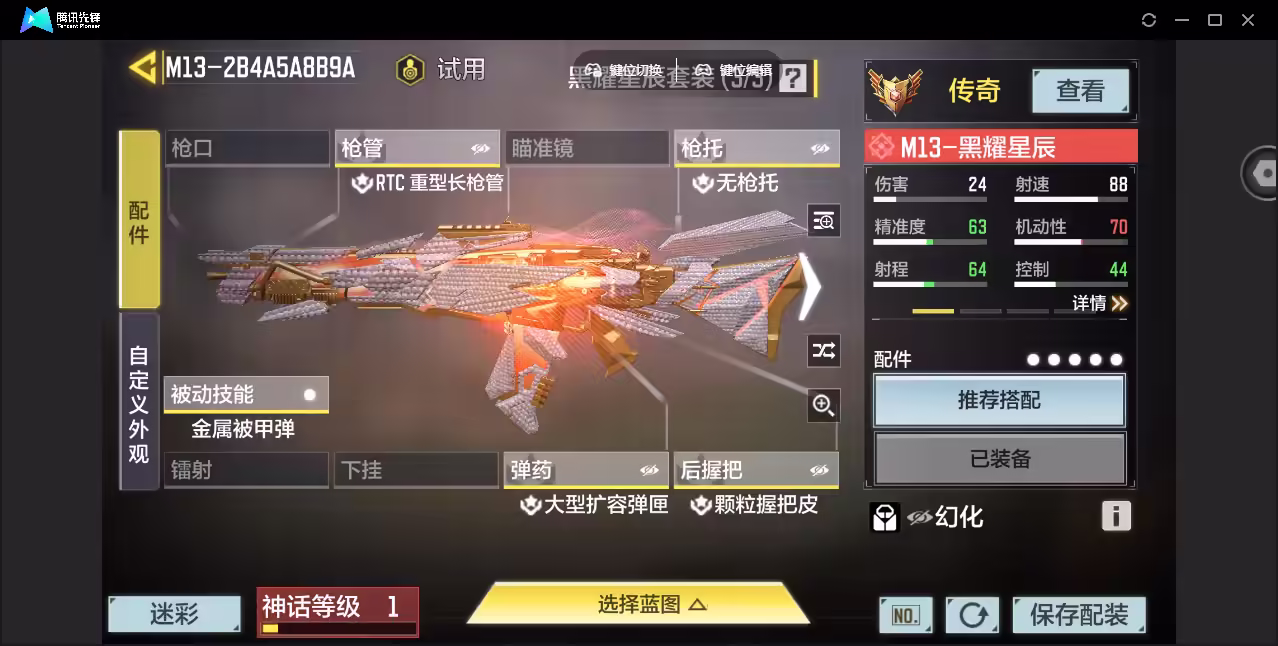The height and width of the screenshot is (646, 1278).
Task: Switch to the 自定义外观 tab
Action: click(139, 403)
